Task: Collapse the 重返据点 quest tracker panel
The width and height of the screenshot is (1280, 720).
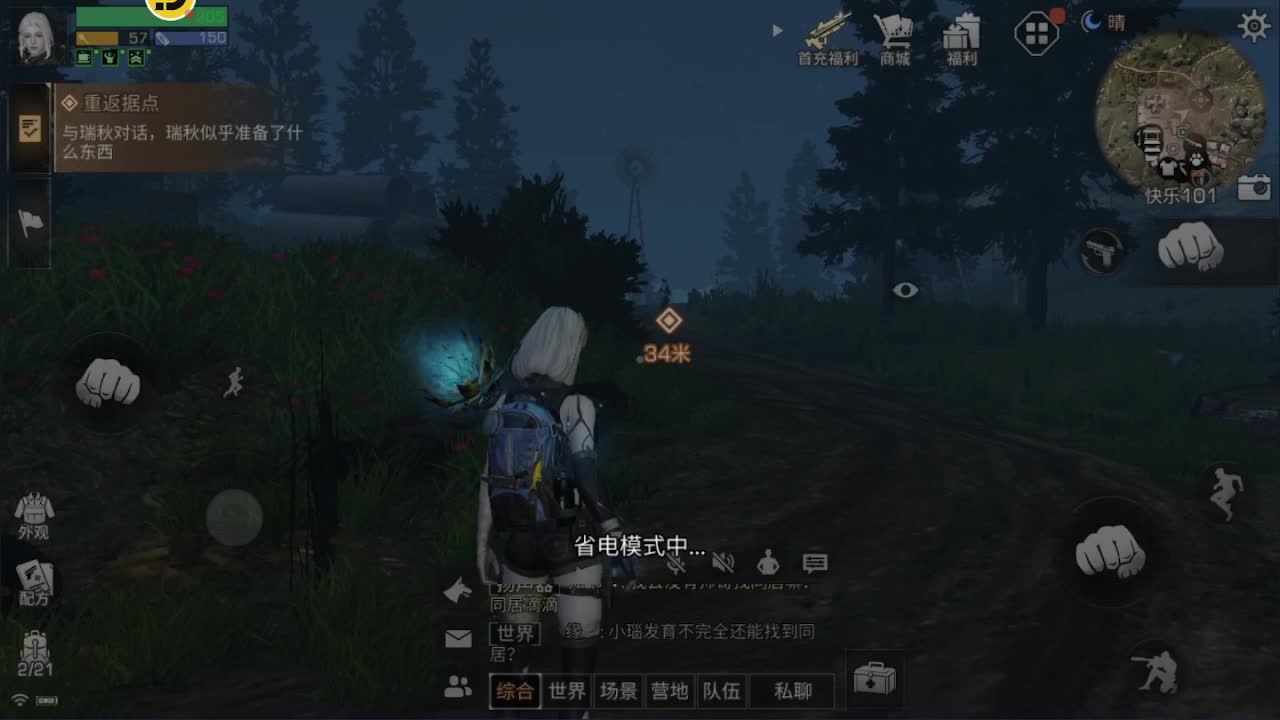Action: [x=30, y=128]
